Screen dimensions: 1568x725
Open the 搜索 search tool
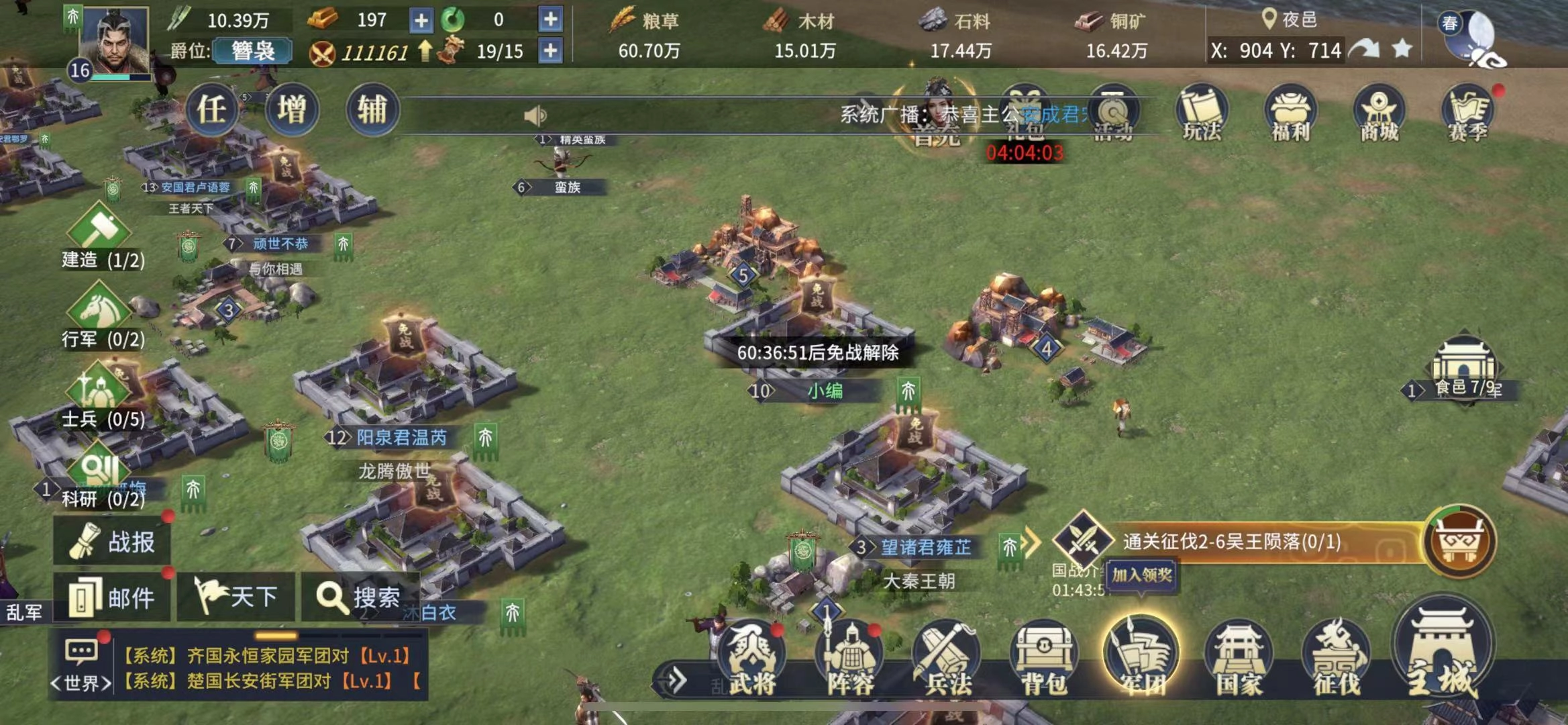coord(360,597)
